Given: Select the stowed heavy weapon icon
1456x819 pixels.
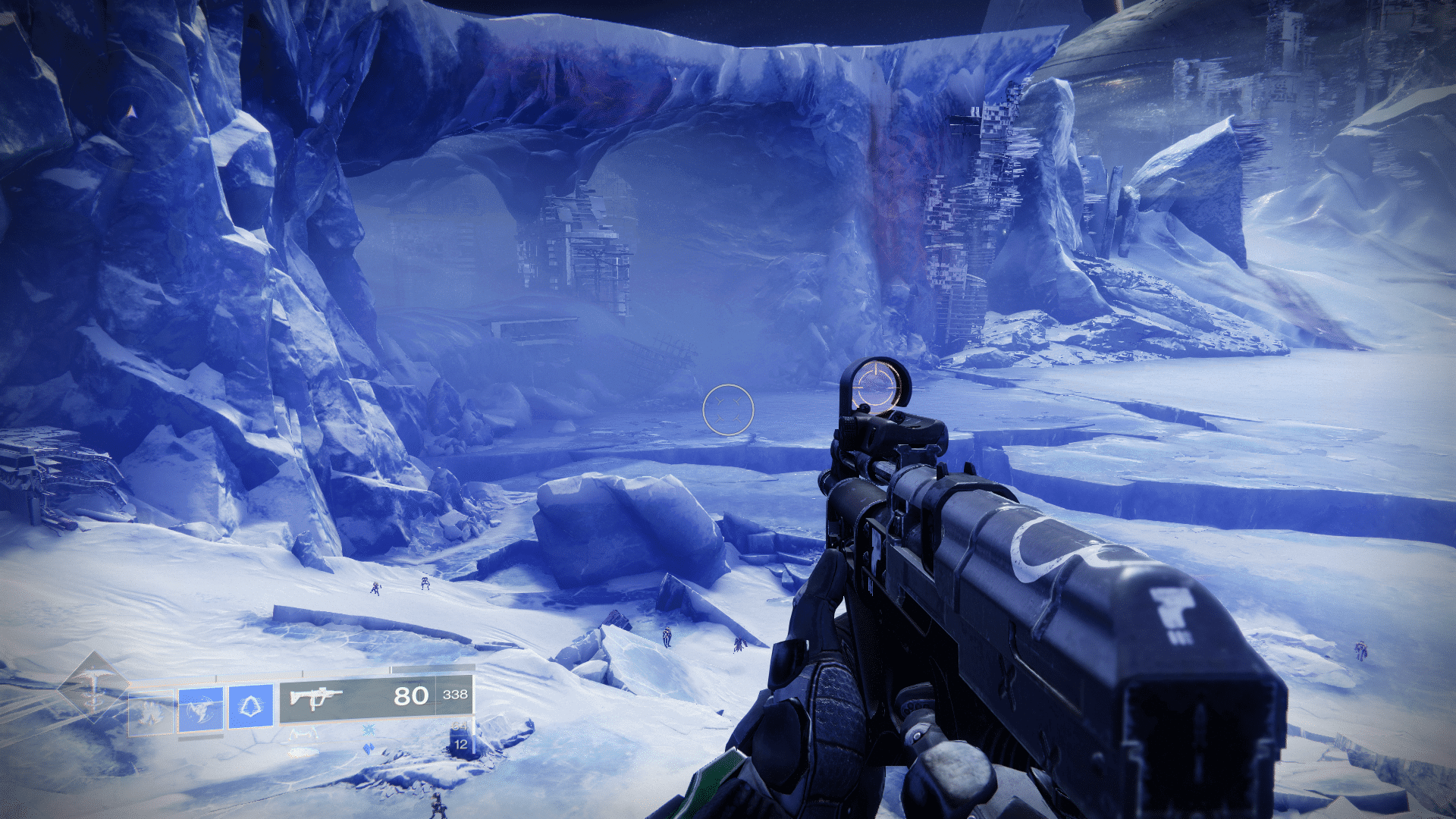Looking at the screenshot, I should [303, 753].
